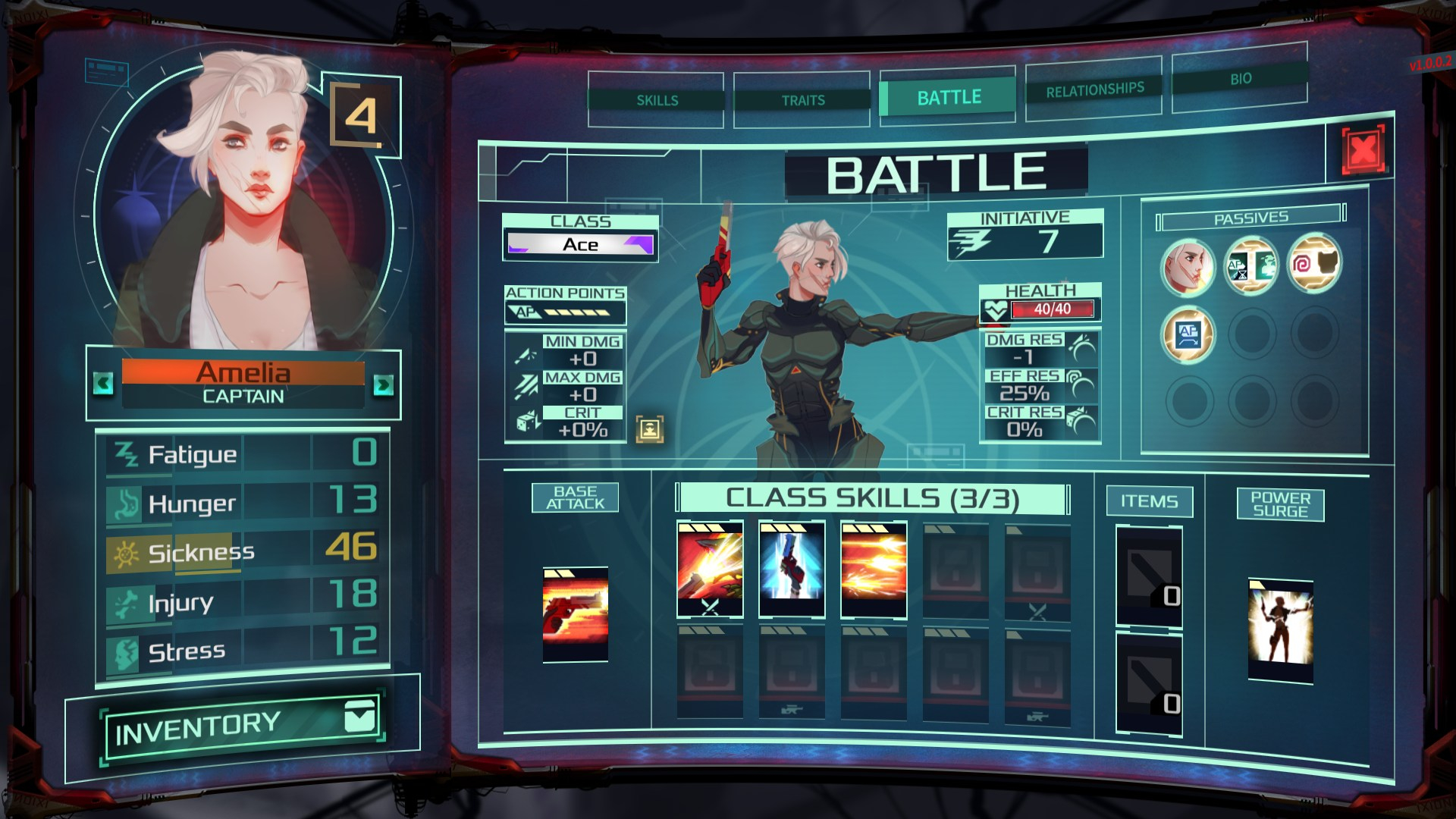Switch to the Skills tab
Image resolution: width=1456 pixels, height=819 pixels.
(x=657, y=100)
